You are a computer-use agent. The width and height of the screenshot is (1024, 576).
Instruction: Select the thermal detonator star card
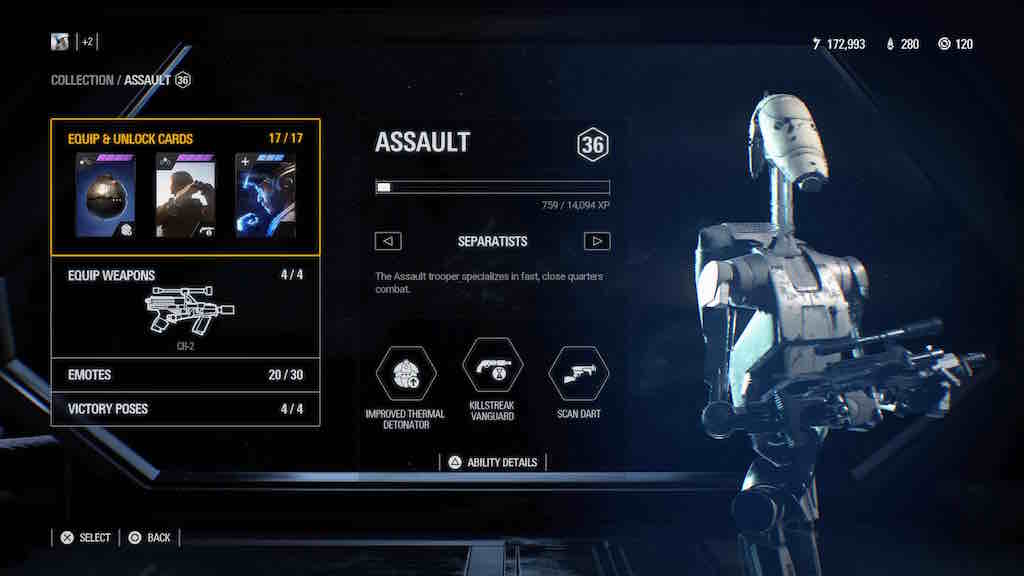coord(105,195)
